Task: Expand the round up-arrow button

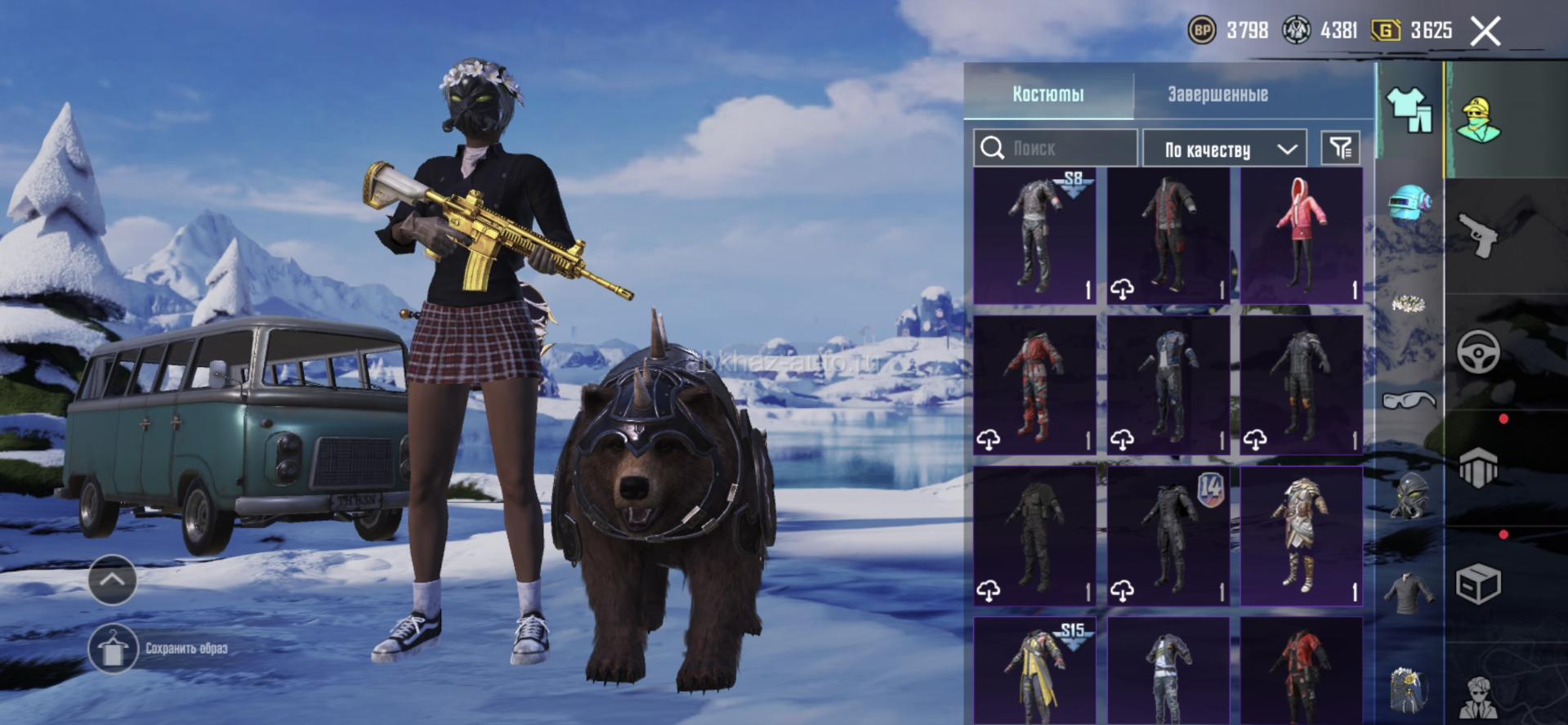Action: click(x=112, y=580)
